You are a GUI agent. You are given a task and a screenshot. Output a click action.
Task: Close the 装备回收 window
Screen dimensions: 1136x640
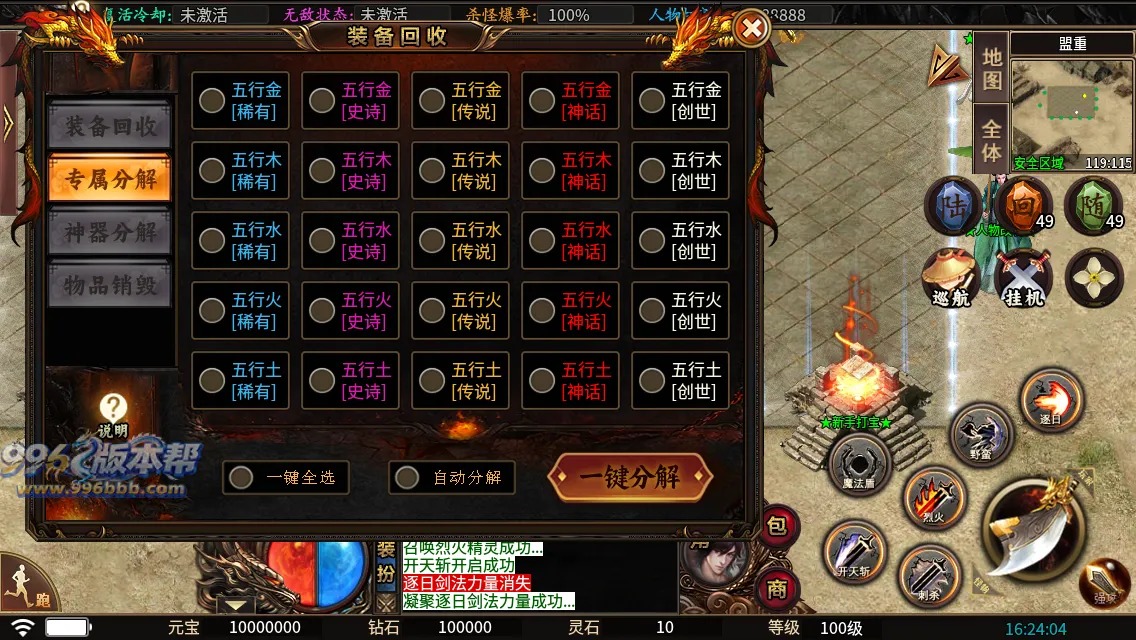751,29
